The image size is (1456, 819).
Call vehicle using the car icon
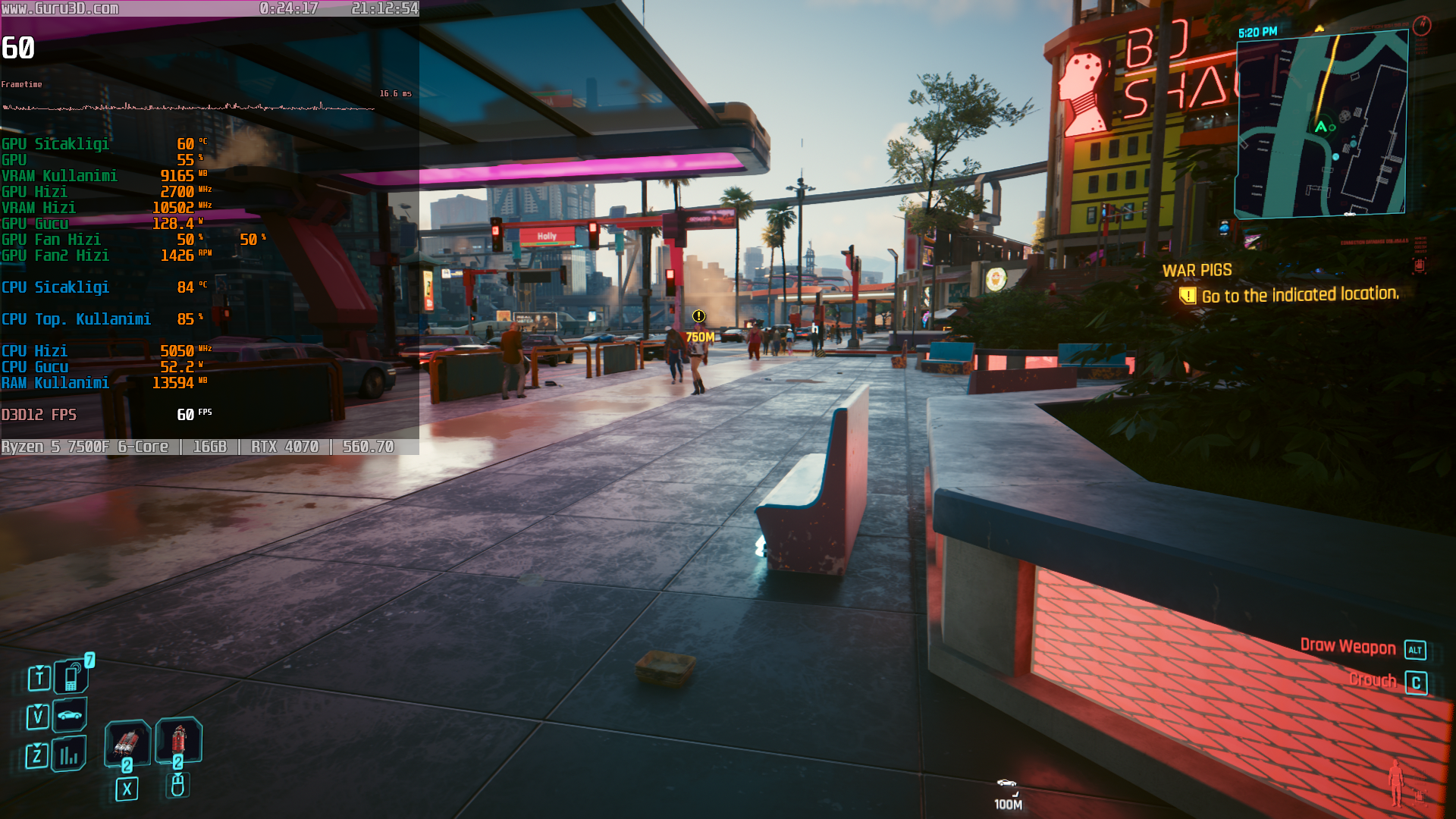pyautogui.click(x=70, y=715)
